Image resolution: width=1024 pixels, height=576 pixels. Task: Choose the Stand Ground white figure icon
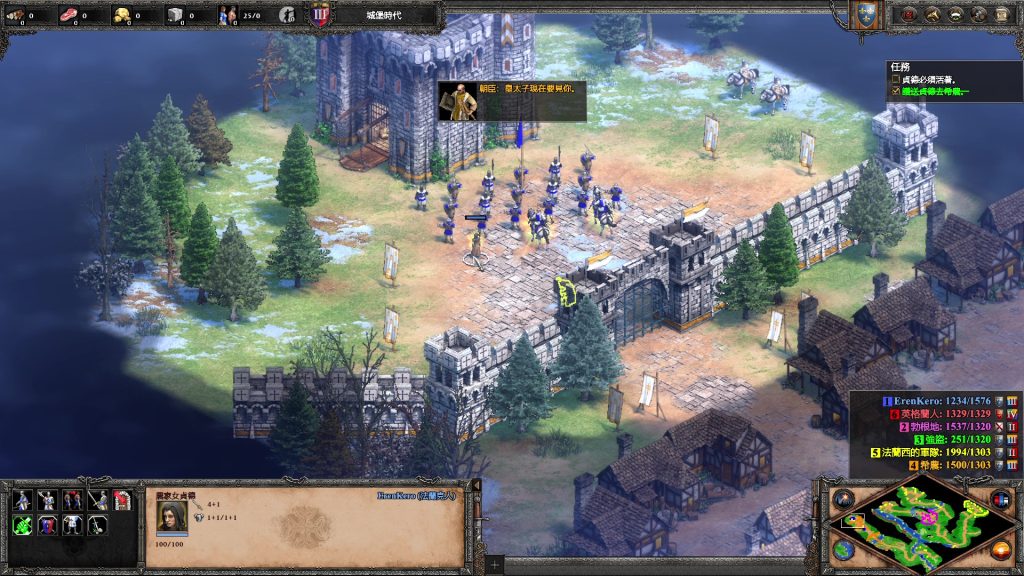(x=71, y=525)
